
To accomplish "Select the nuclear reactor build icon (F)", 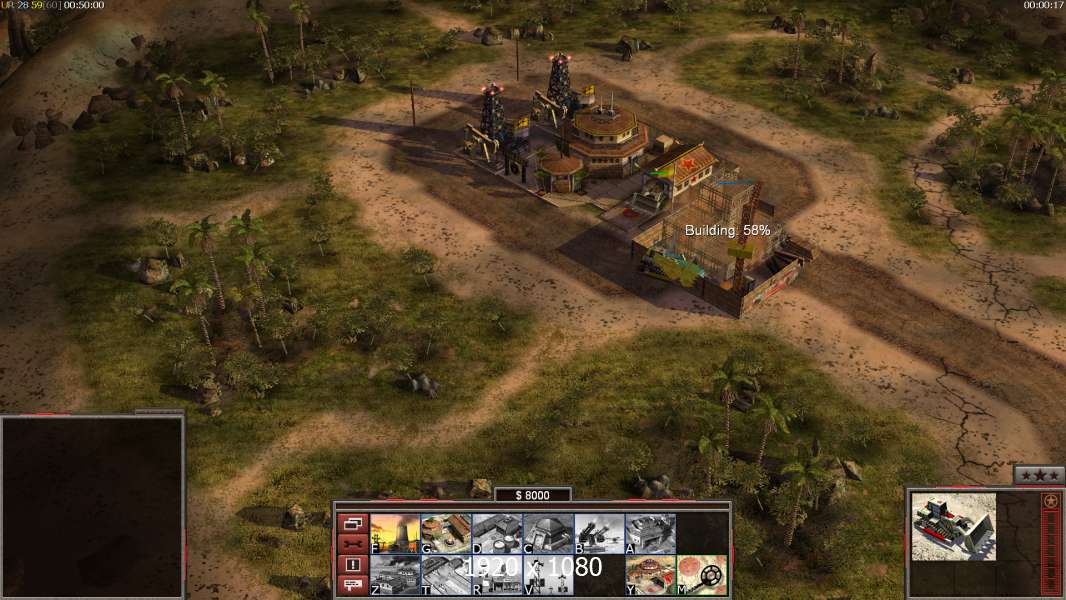I will pos(395,533).
